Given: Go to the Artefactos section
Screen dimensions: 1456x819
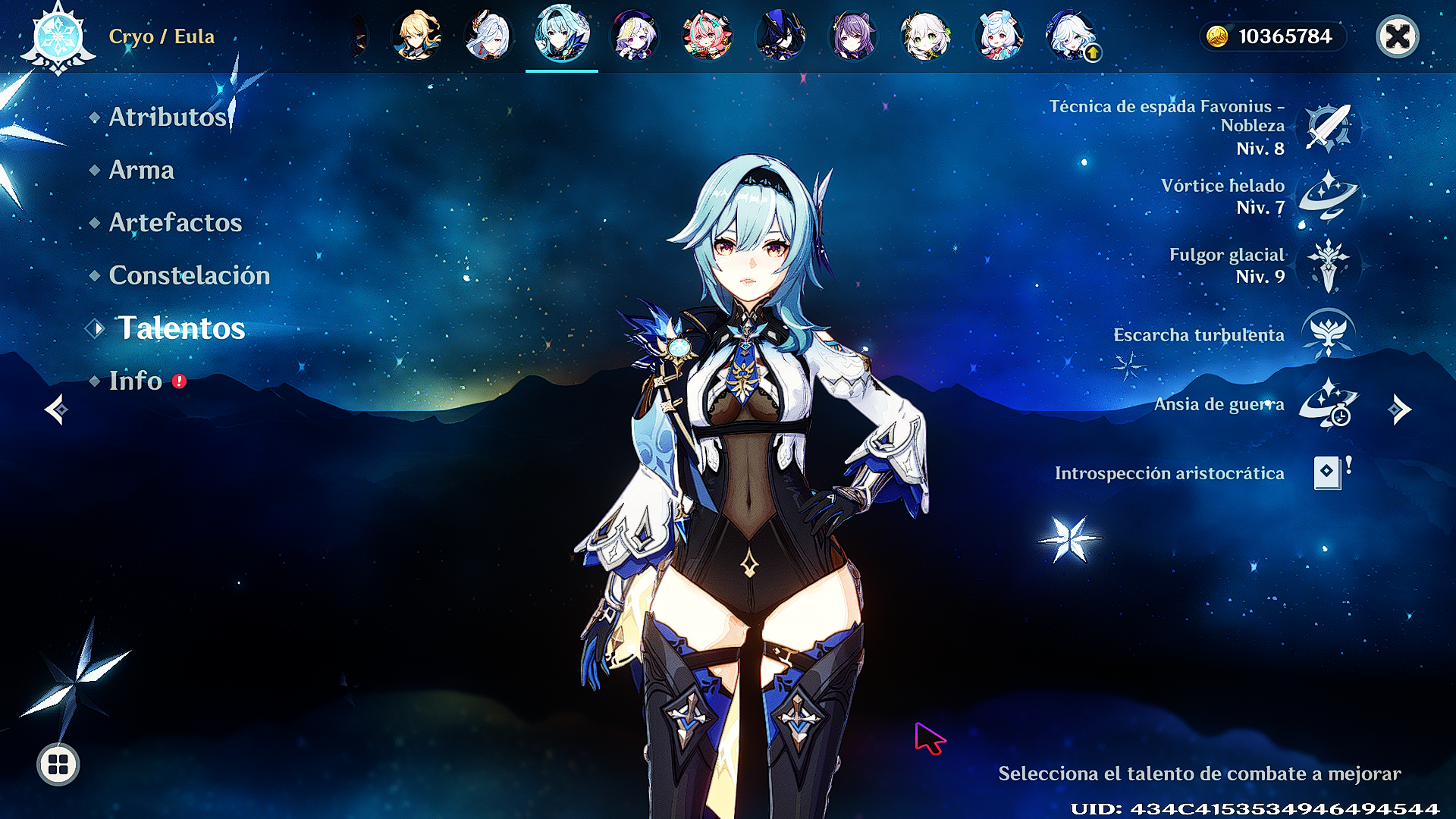Looking at the screenshot, I should (175, 222).
